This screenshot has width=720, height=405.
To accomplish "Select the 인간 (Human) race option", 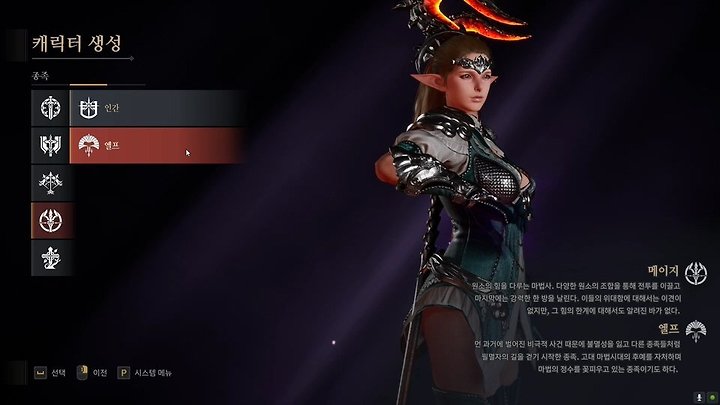I will [157, 107].
